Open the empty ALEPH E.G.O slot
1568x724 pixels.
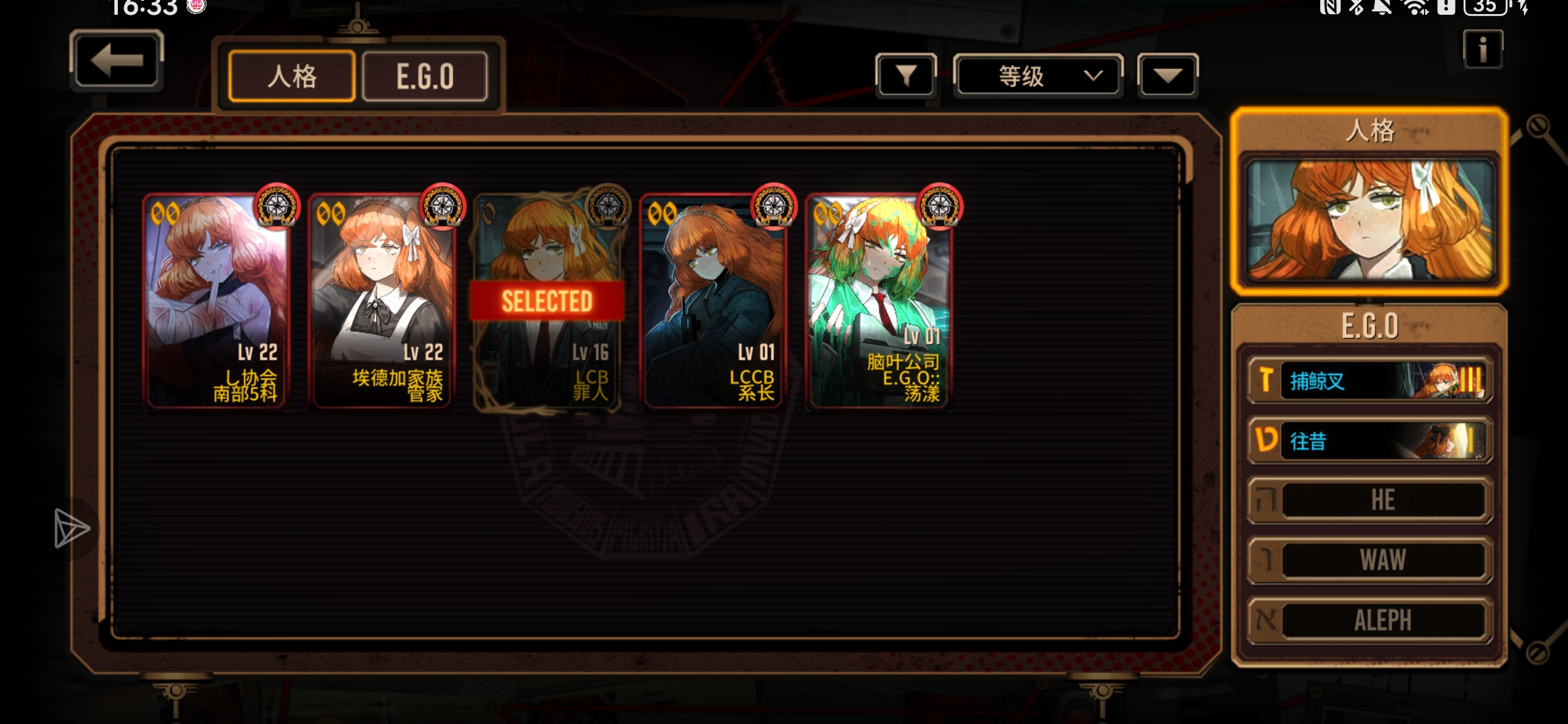1369,620
